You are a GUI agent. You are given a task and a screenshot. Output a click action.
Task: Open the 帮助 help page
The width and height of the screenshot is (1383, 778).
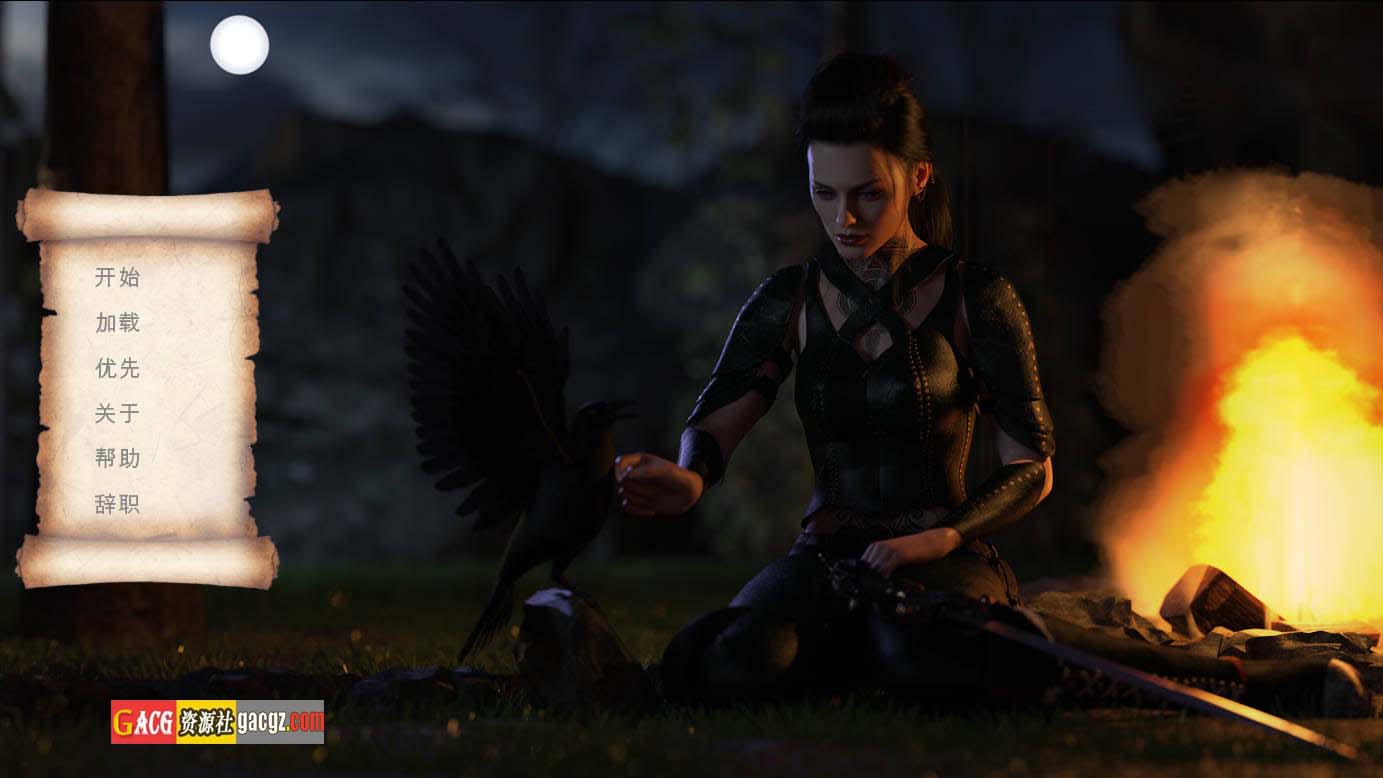click(x=117, y=458)
